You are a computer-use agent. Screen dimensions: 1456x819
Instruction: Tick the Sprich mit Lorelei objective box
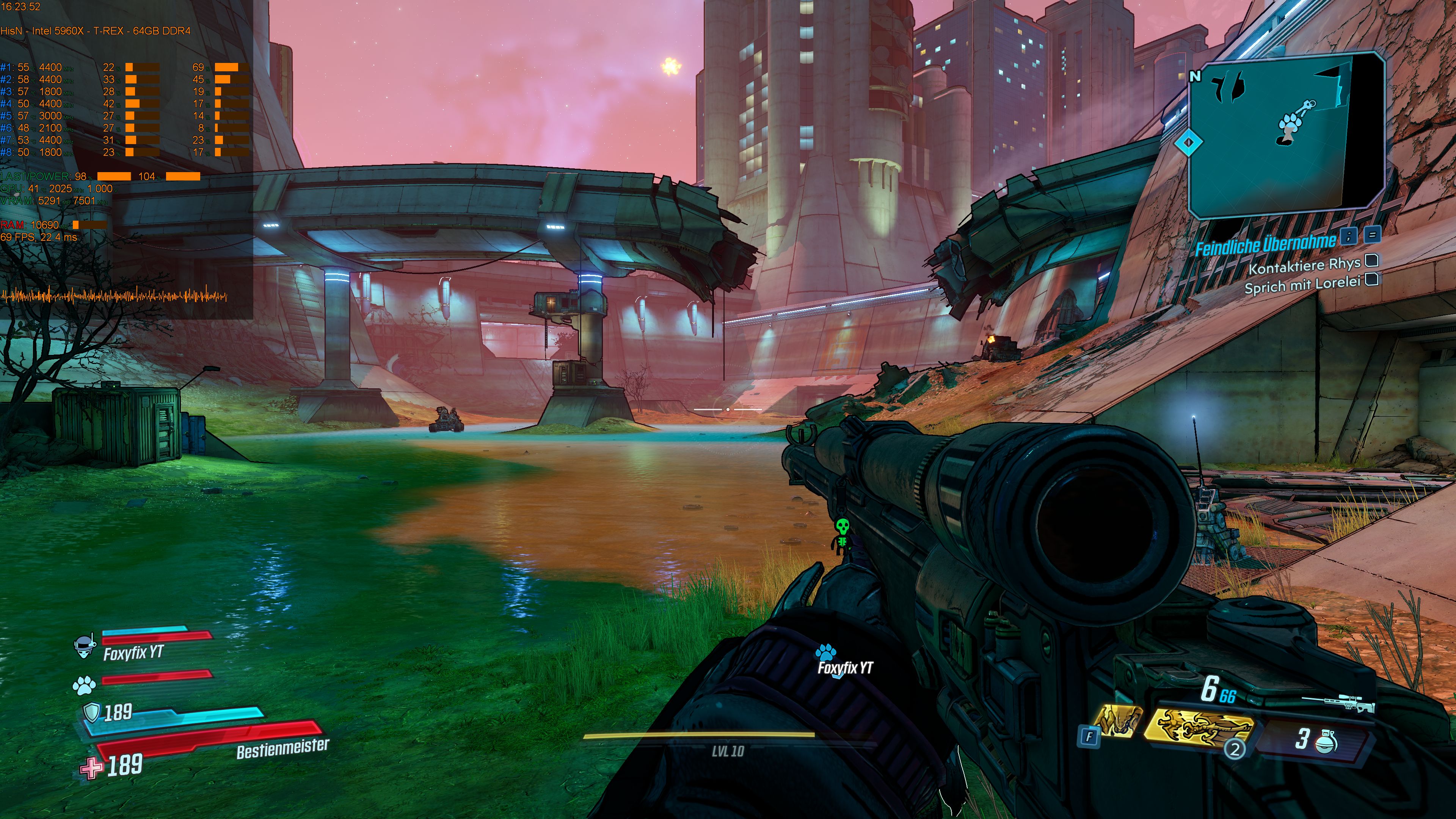[x=1372, y=280]
